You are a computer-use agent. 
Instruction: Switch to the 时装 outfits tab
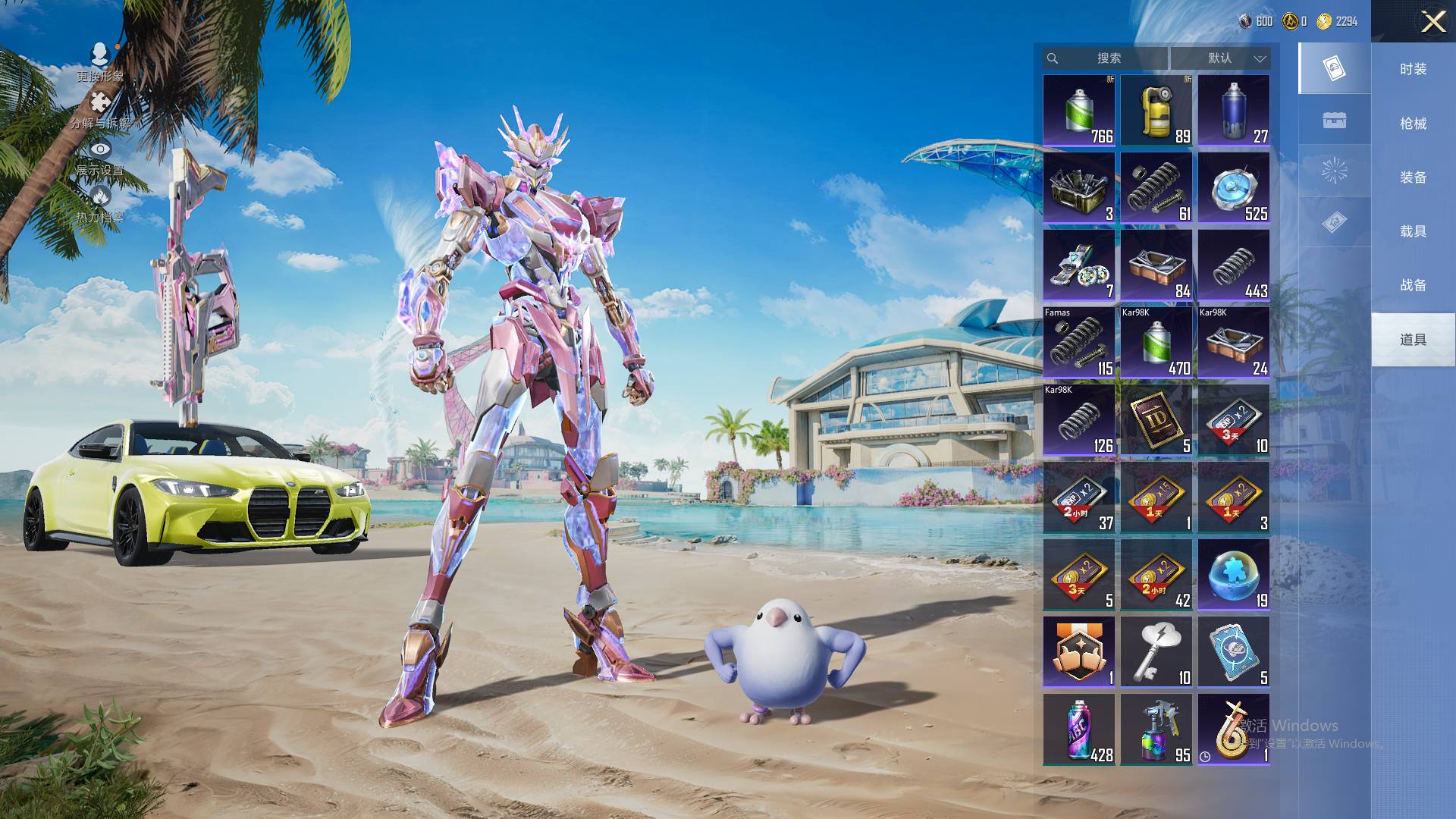click(1413, 69)
